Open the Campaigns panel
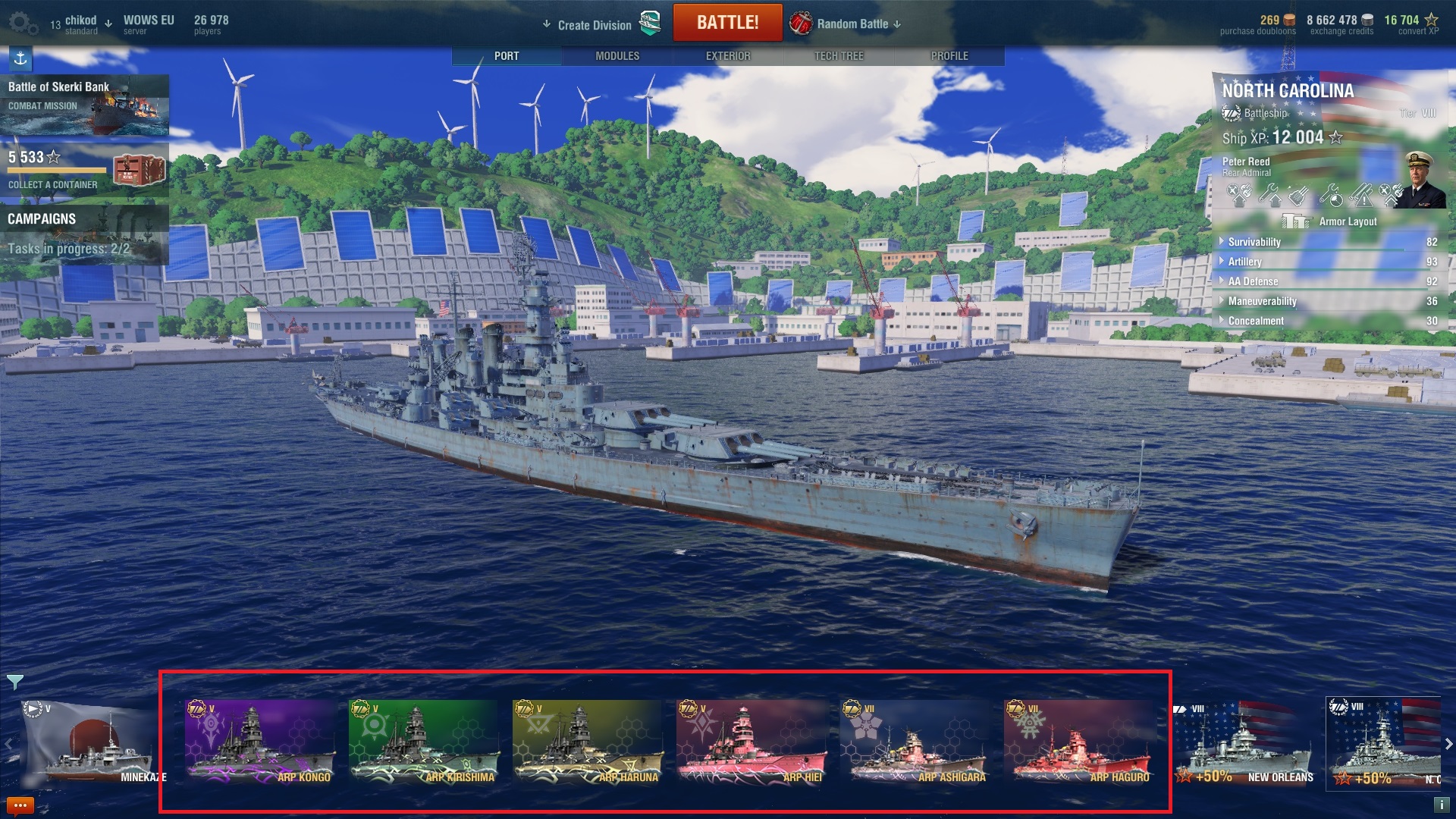This screenshot has height=819, width=1456. click(x=83, y=234)
